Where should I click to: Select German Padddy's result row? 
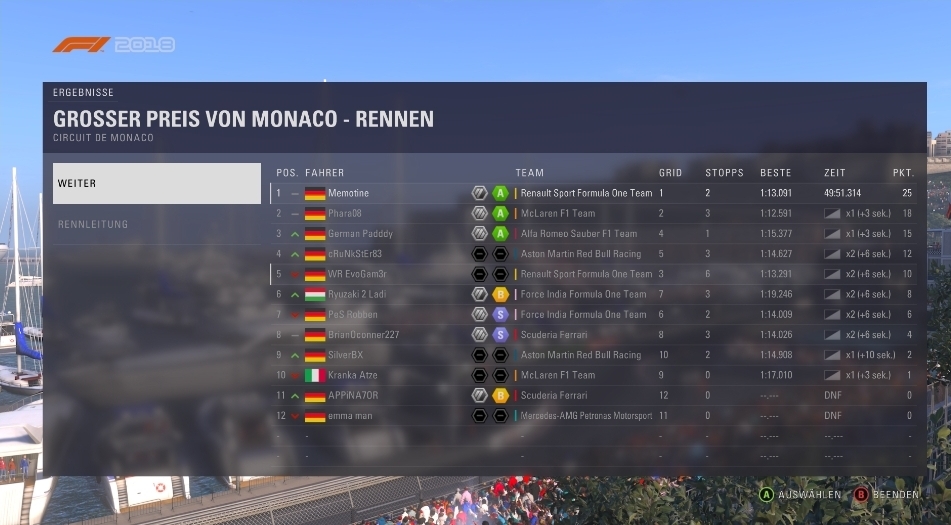(594, 233)
